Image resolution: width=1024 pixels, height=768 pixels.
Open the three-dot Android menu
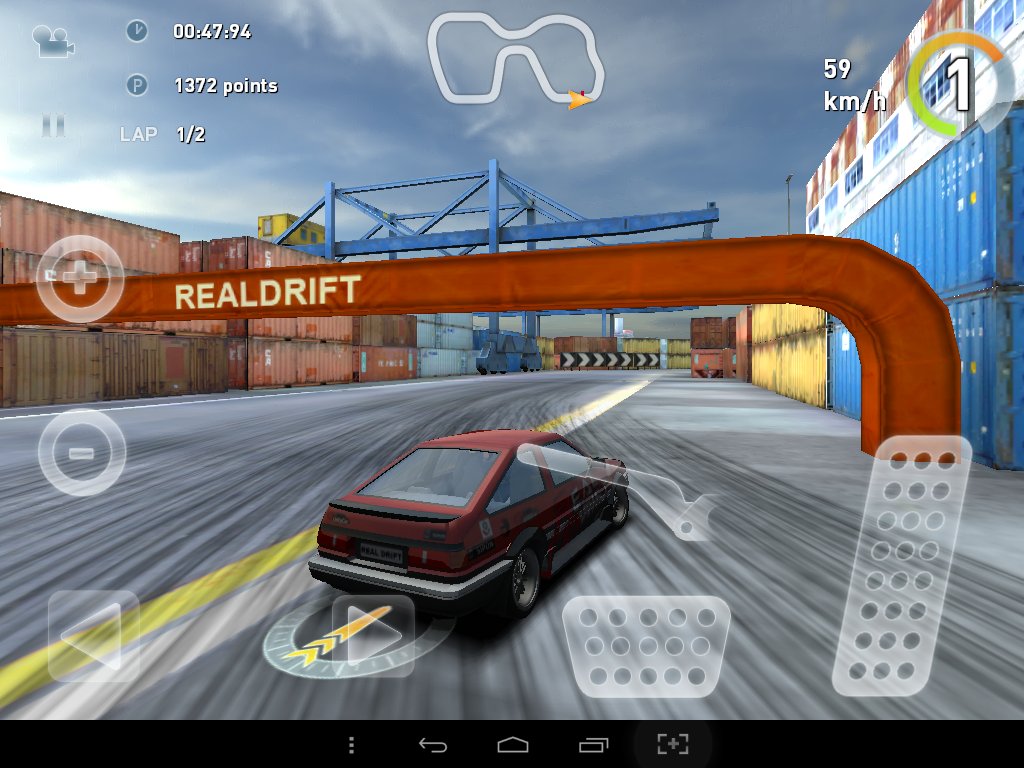point(351,744)
